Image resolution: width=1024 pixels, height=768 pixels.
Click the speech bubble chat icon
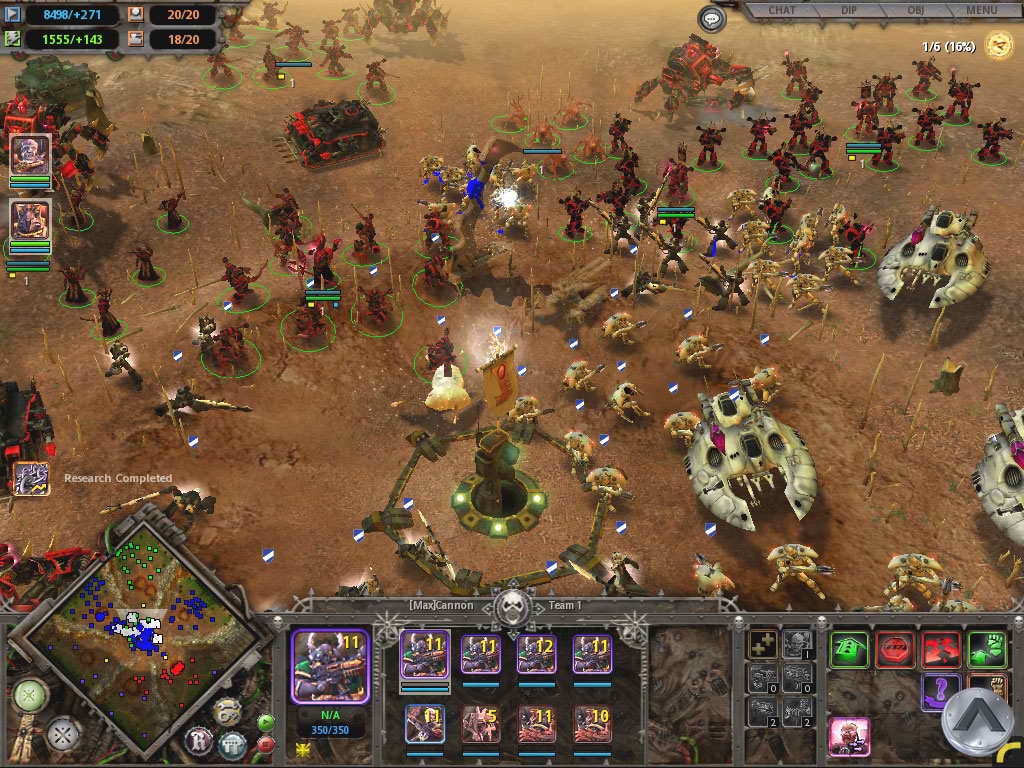tap(712, 19)
